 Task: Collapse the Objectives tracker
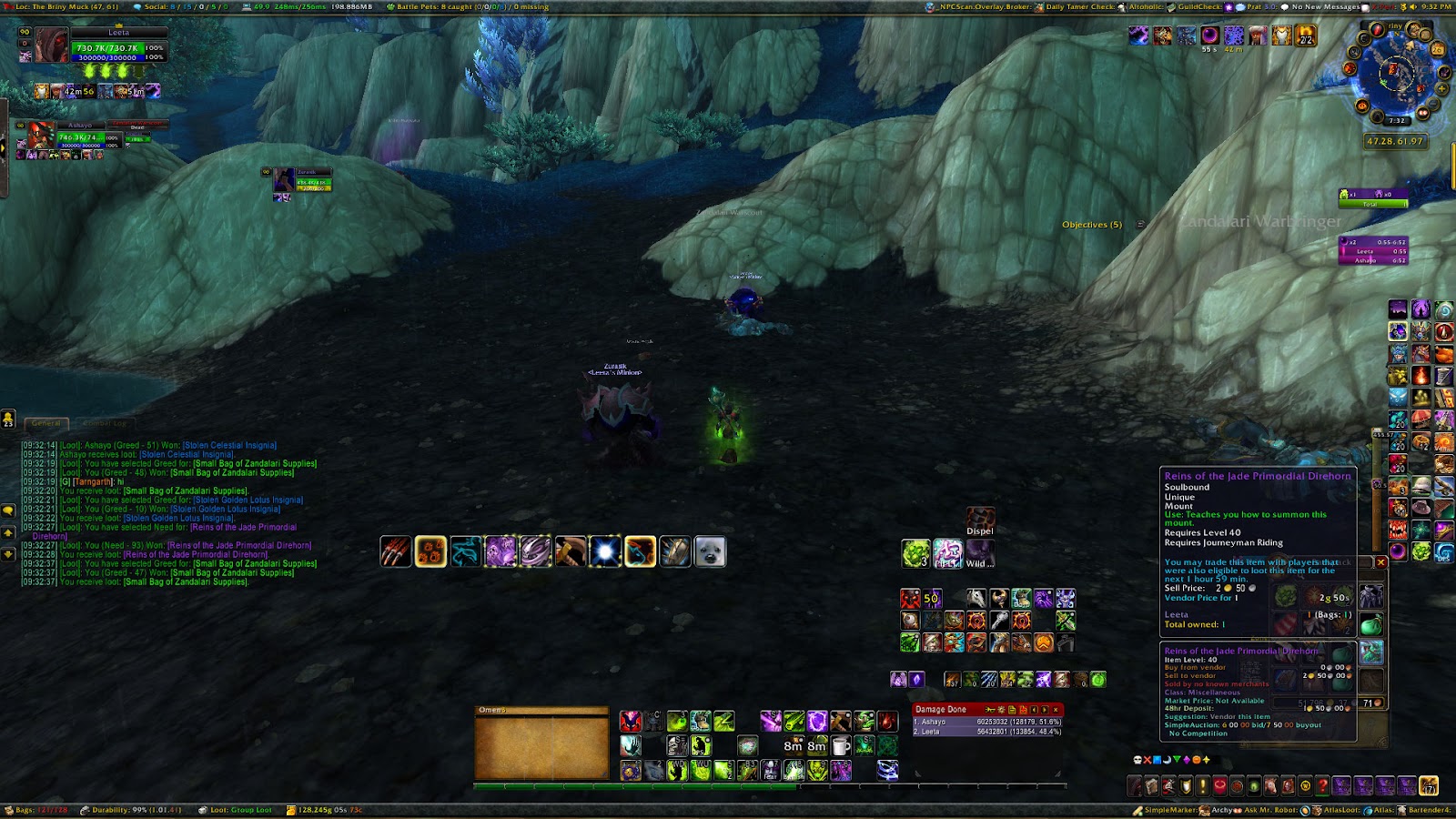coord(1140,225)
